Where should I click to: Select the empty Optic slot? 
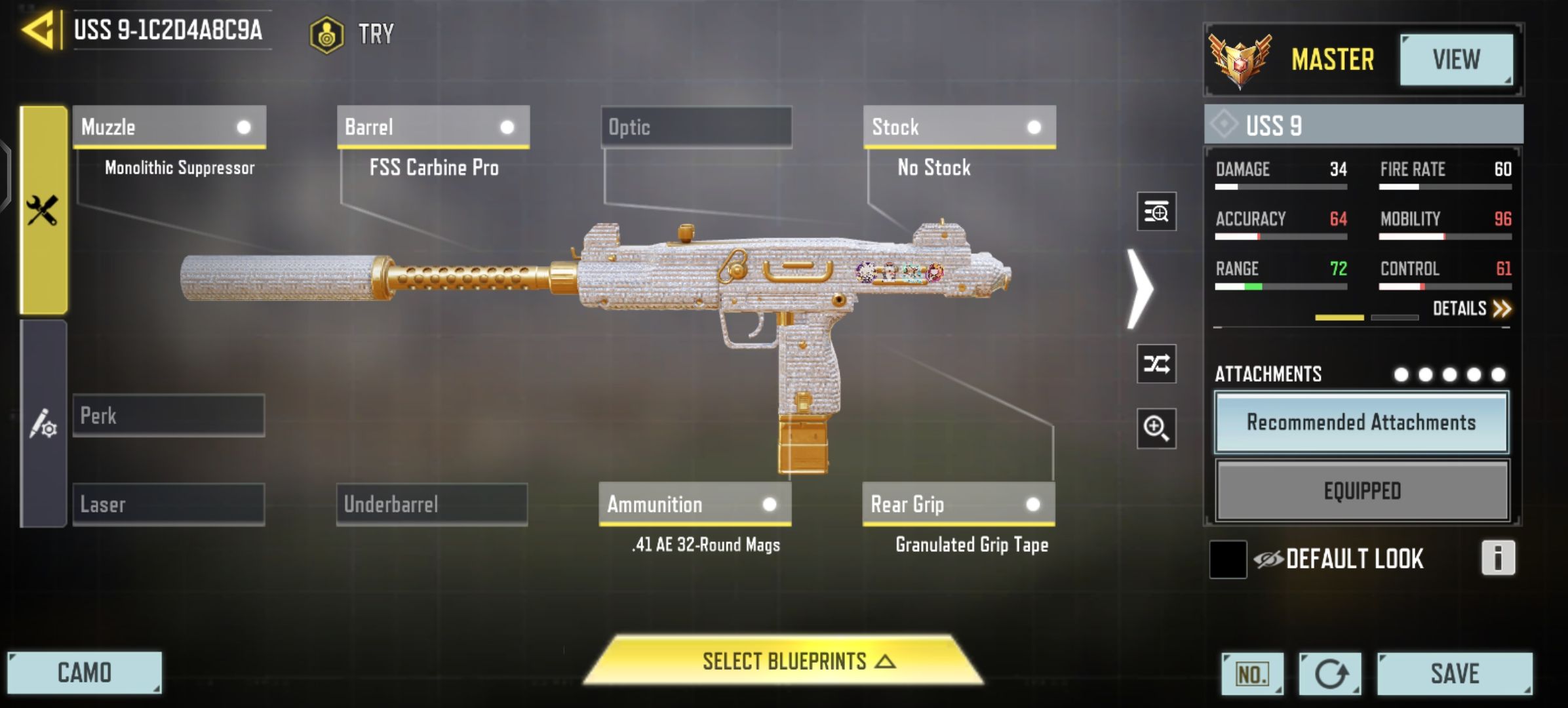point(696,127)
